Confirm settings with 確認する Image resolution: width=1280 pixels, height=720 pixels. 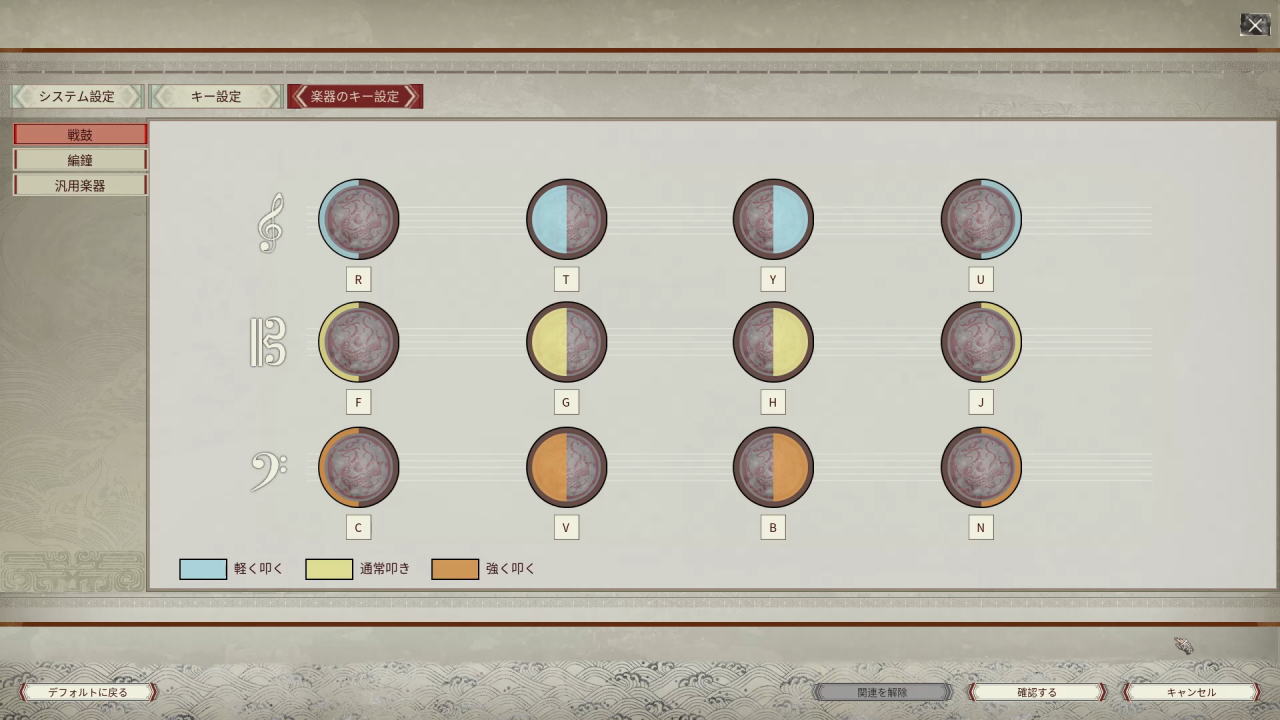(x=1036, y=692)
